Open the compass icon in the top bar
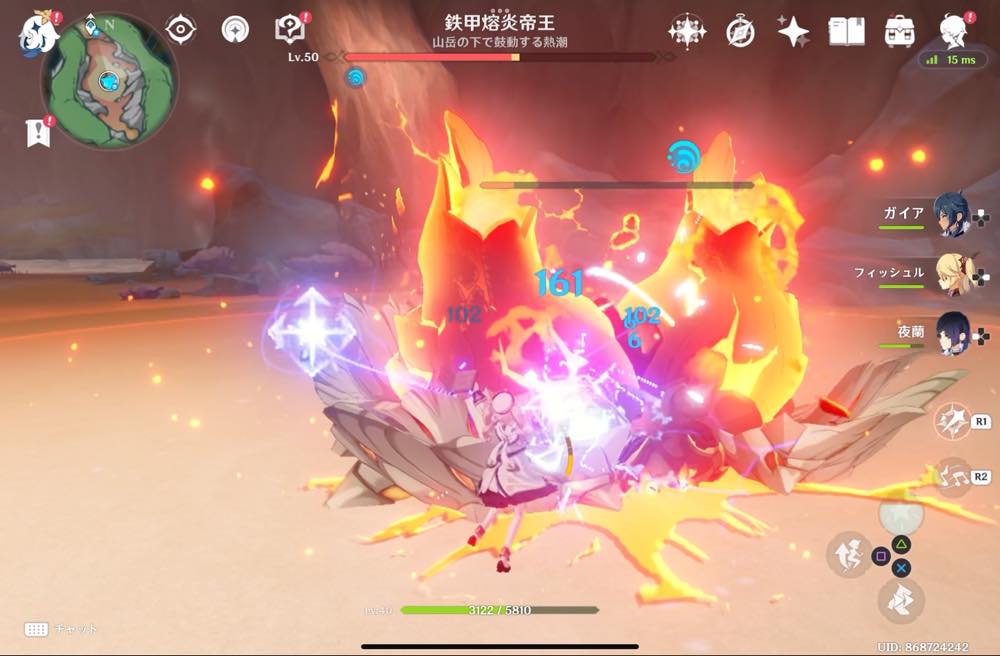Screen dimensions: 1000x656 pos(740,31)
